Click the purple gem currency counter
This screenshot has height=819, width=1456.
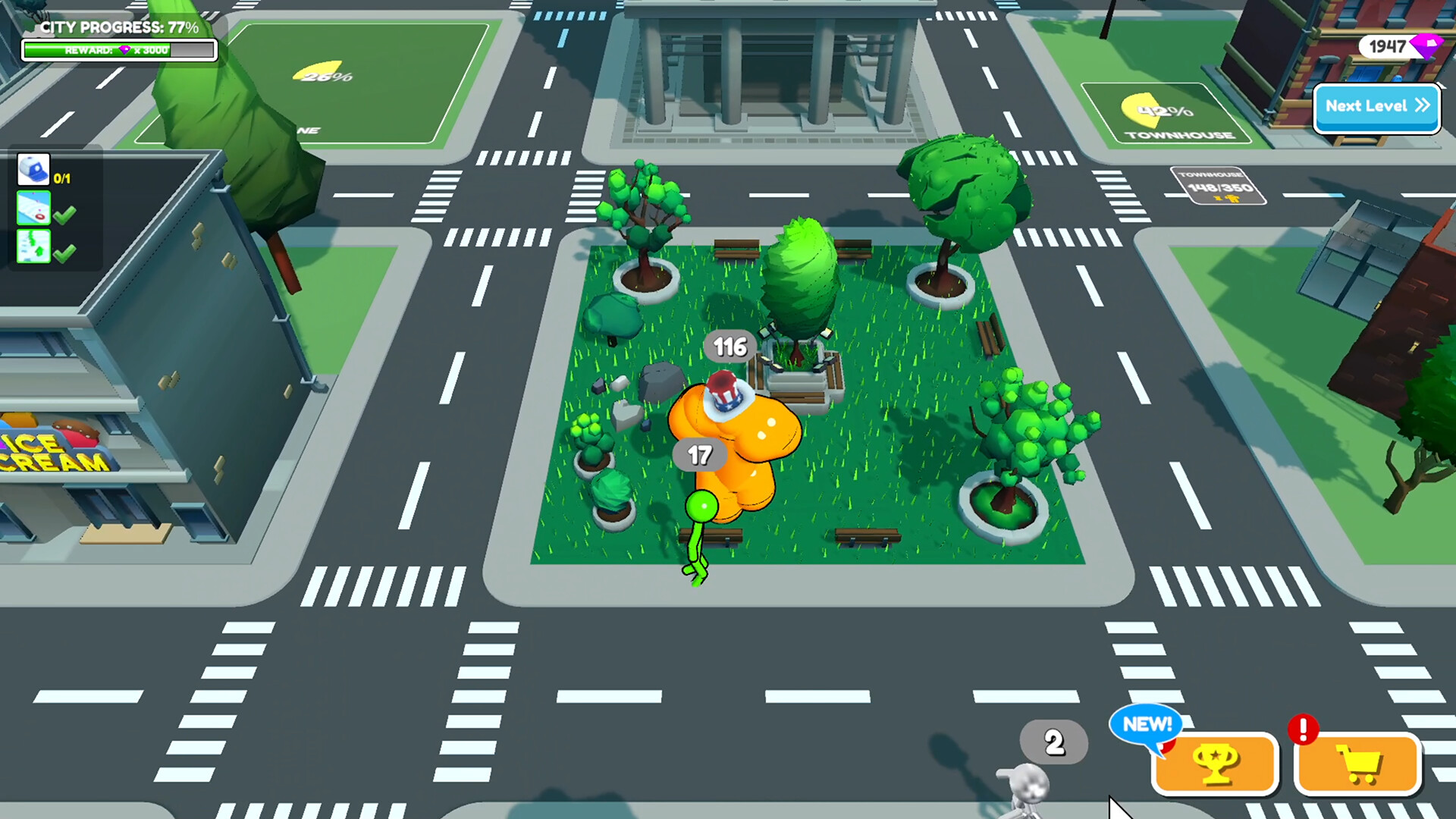1392,47
